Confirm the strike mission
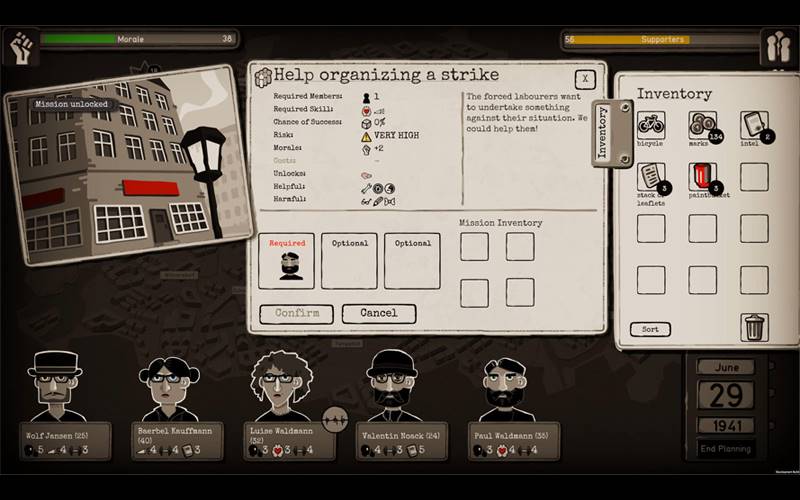 297,313
